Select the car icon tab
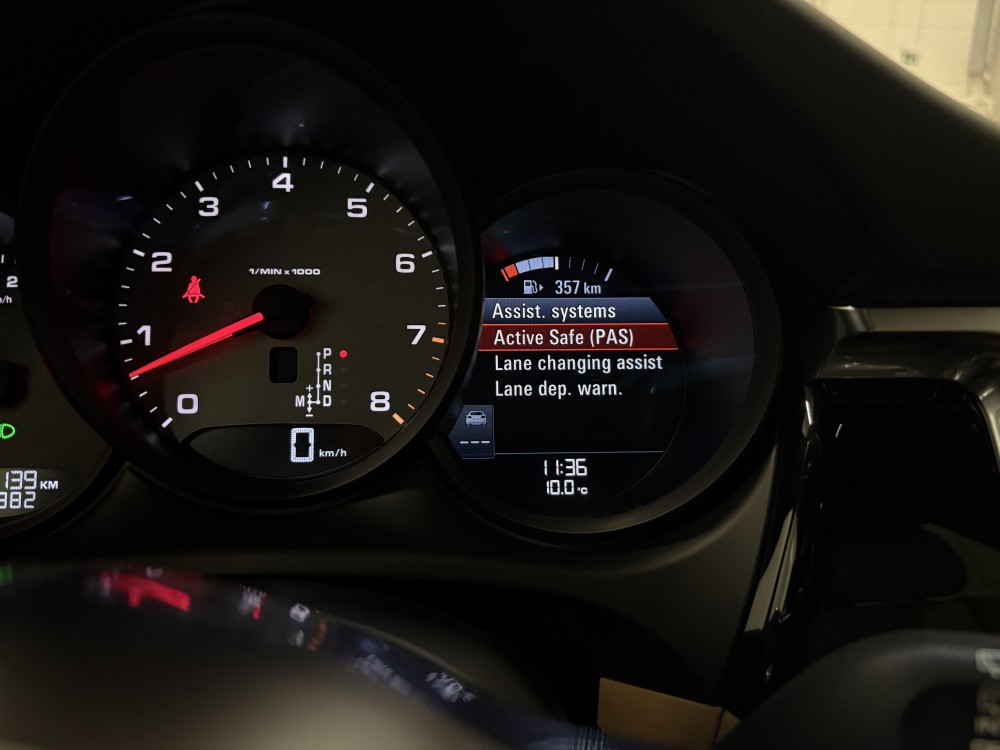This screenshot has width=1000, height=750. point(476,418)
